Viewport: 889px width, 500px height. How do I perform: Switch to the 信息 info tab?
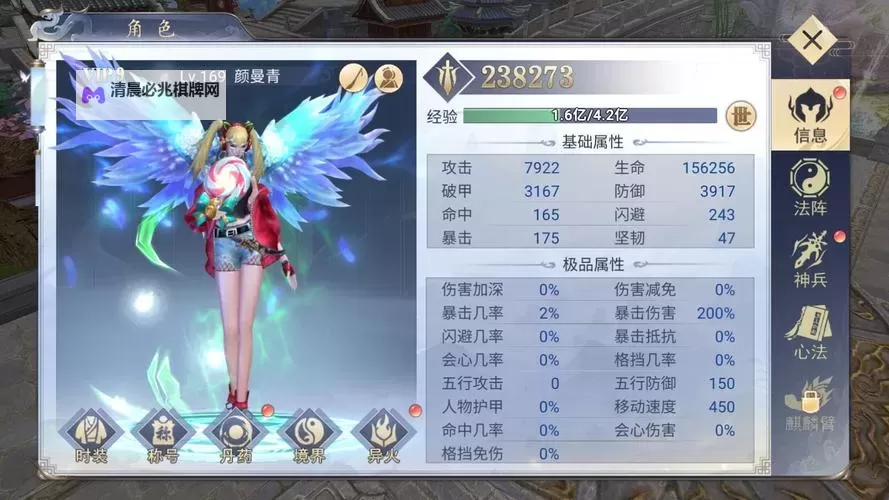809,116
